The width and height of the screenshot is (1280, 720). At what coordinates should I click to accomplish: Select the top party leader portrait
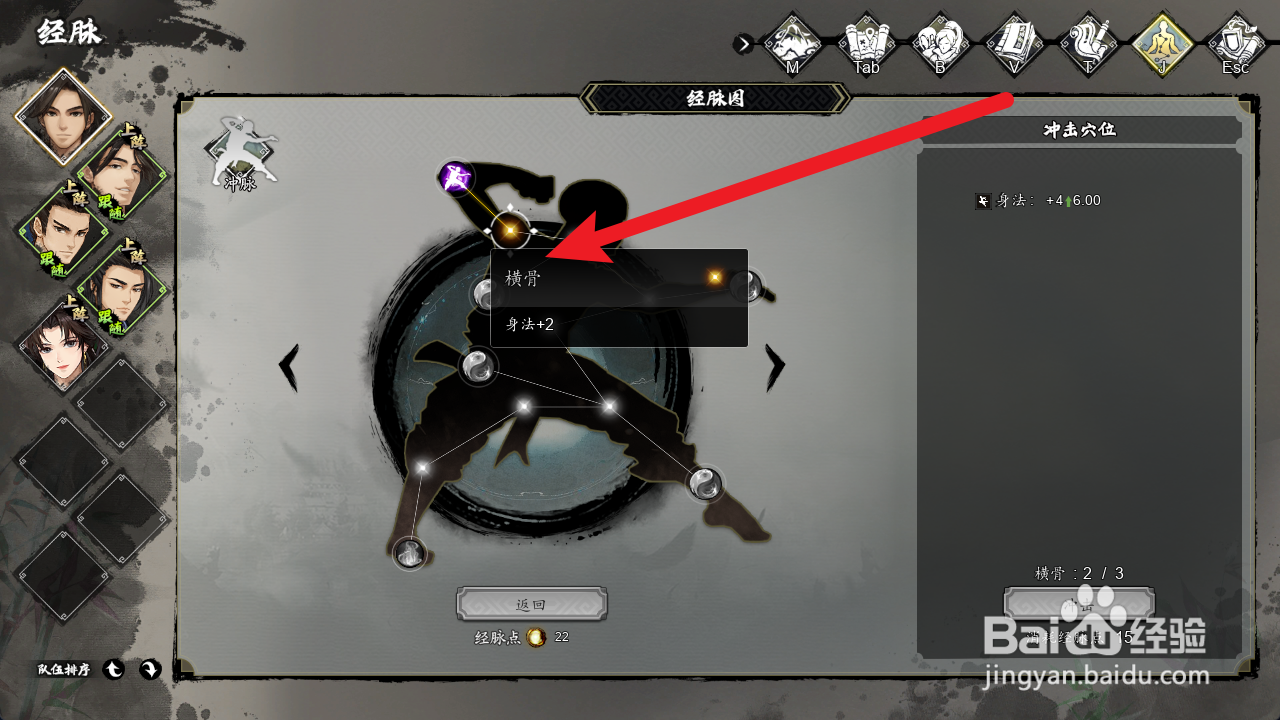click(x=63, y=116)
